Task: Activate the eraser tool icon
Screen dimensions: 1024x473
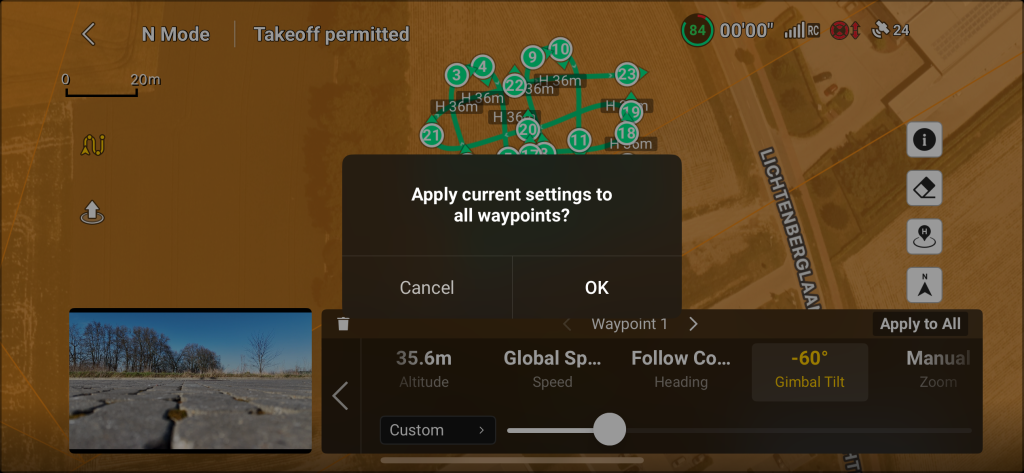Action: coord(924,188)
